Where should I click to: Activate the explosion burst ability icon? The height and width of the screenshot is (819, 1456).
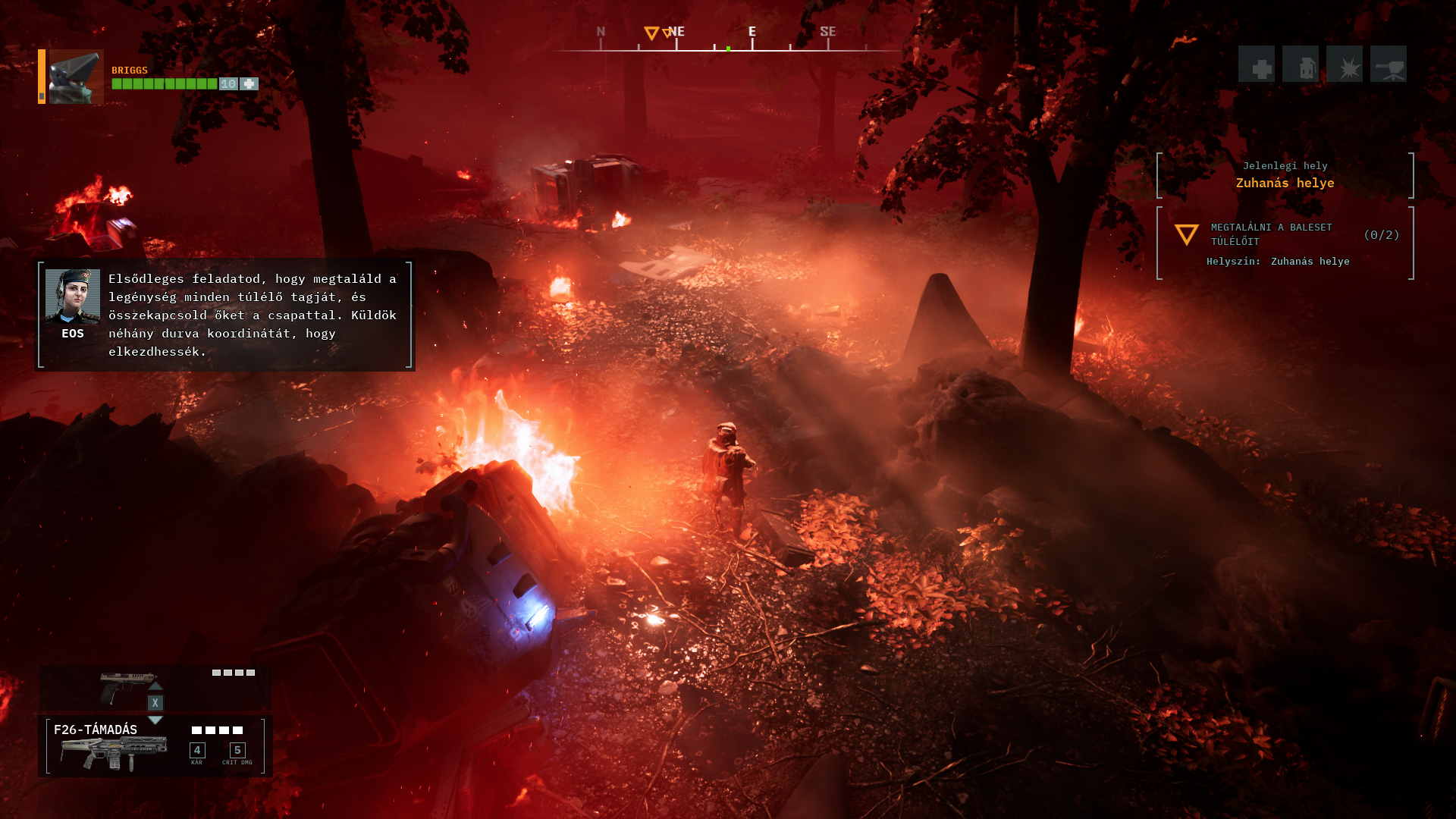(x=1345, y=64)
